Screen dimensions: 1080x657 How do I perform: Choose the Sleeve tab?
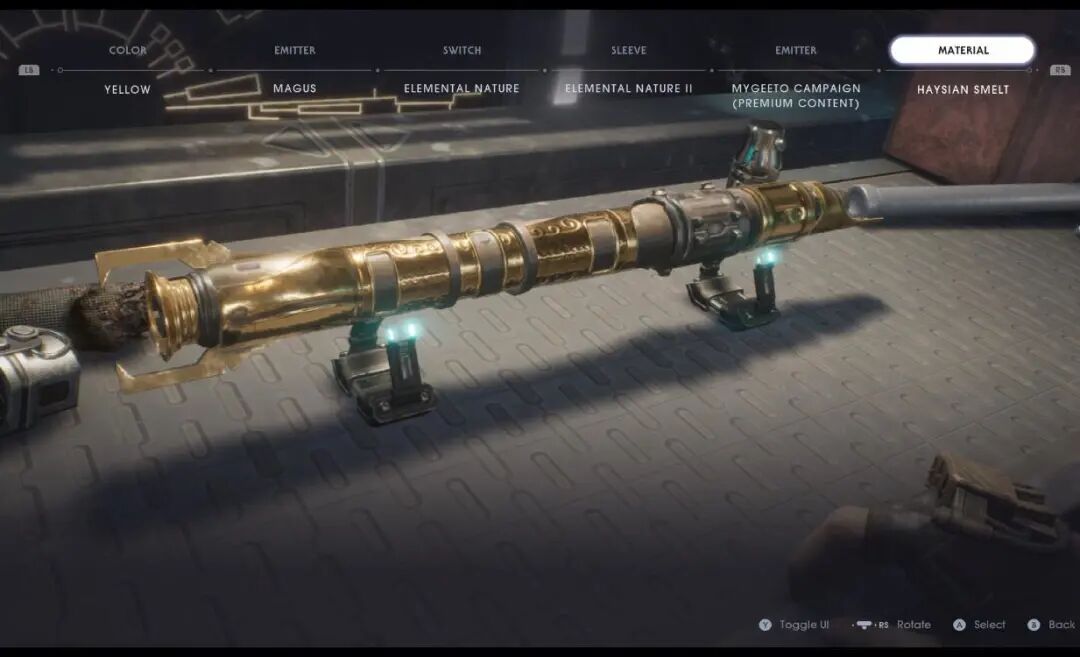coord(628,50)
